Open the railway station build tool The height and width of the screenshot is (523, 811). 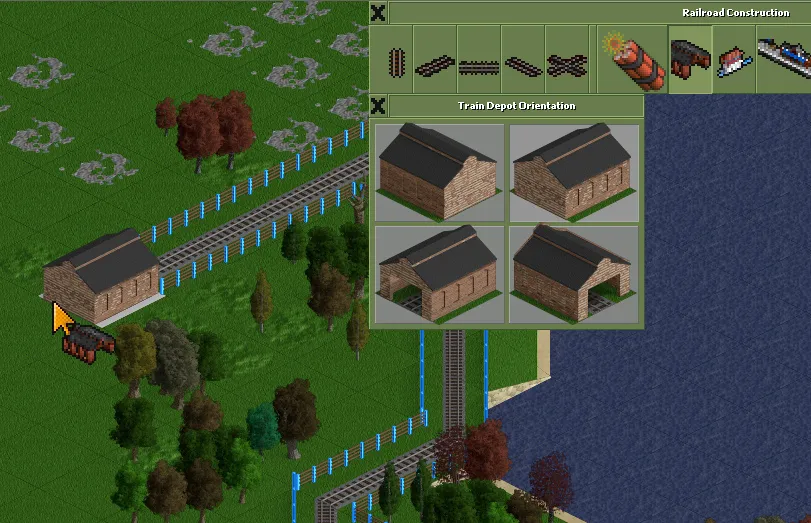tap(783, 60)
